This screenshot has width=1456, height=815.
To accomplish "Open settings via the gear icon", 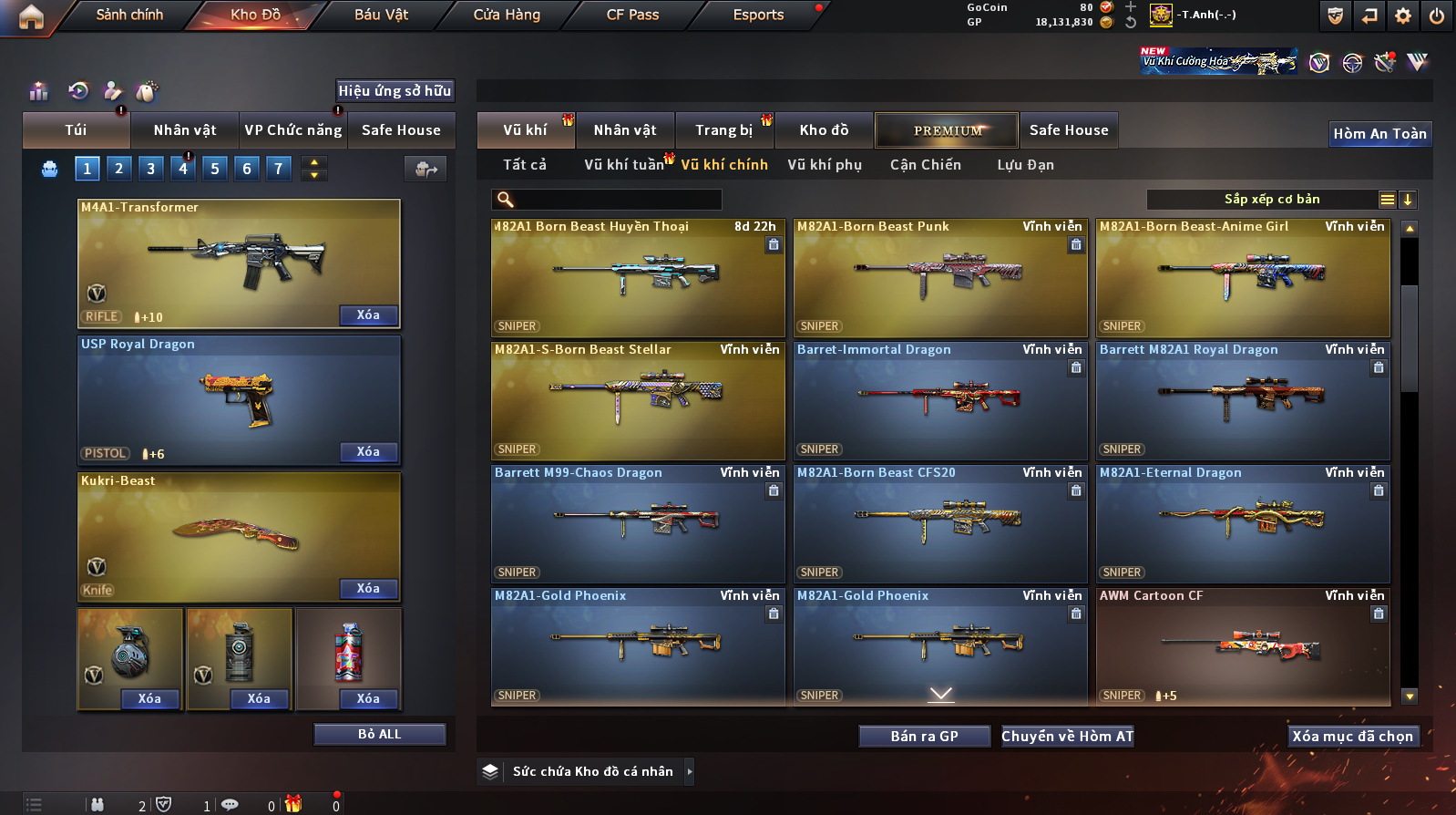I will (x=1403, y=15).
